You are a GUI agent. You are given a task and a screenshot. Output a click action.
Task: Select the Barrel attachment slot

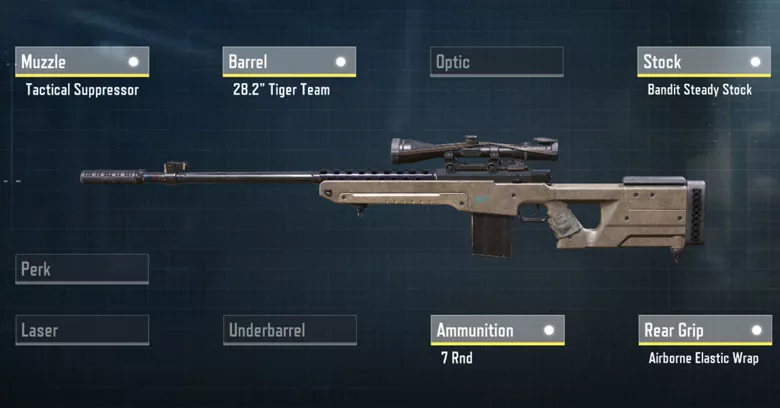point(289,62)
